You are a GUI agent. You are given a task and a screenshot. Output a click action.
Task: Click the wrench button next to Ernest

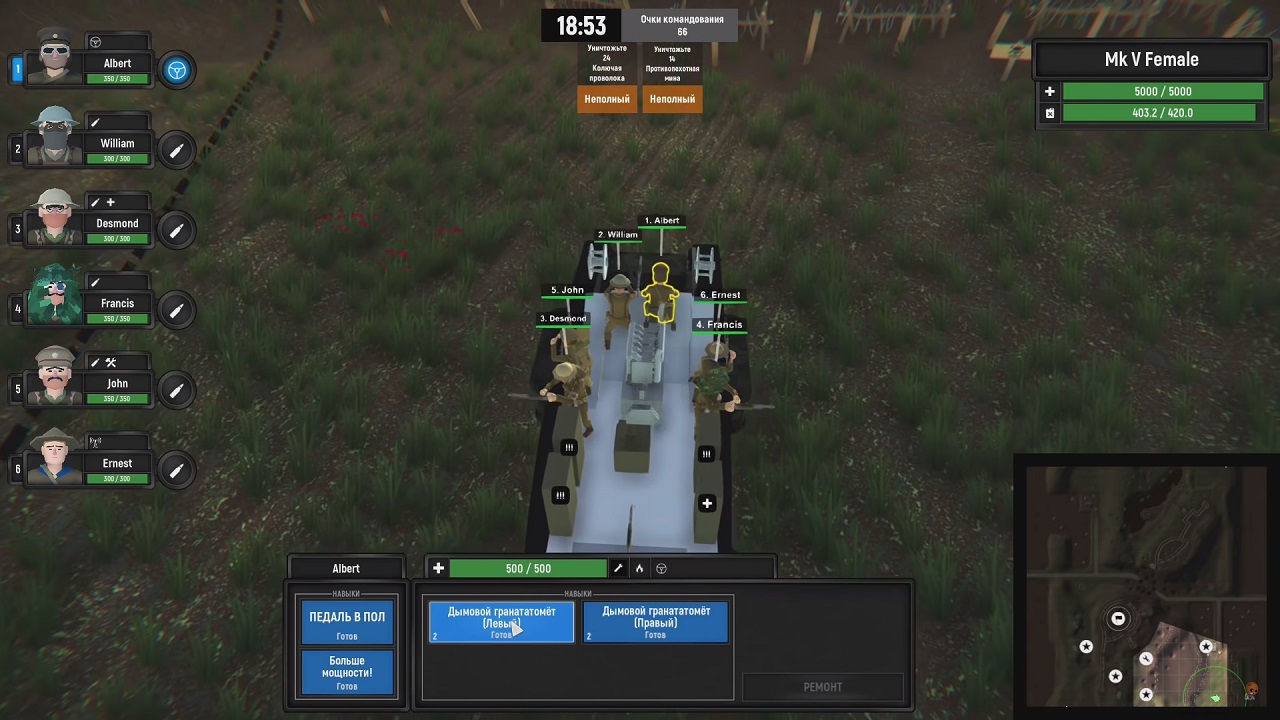tap(177, 470)
